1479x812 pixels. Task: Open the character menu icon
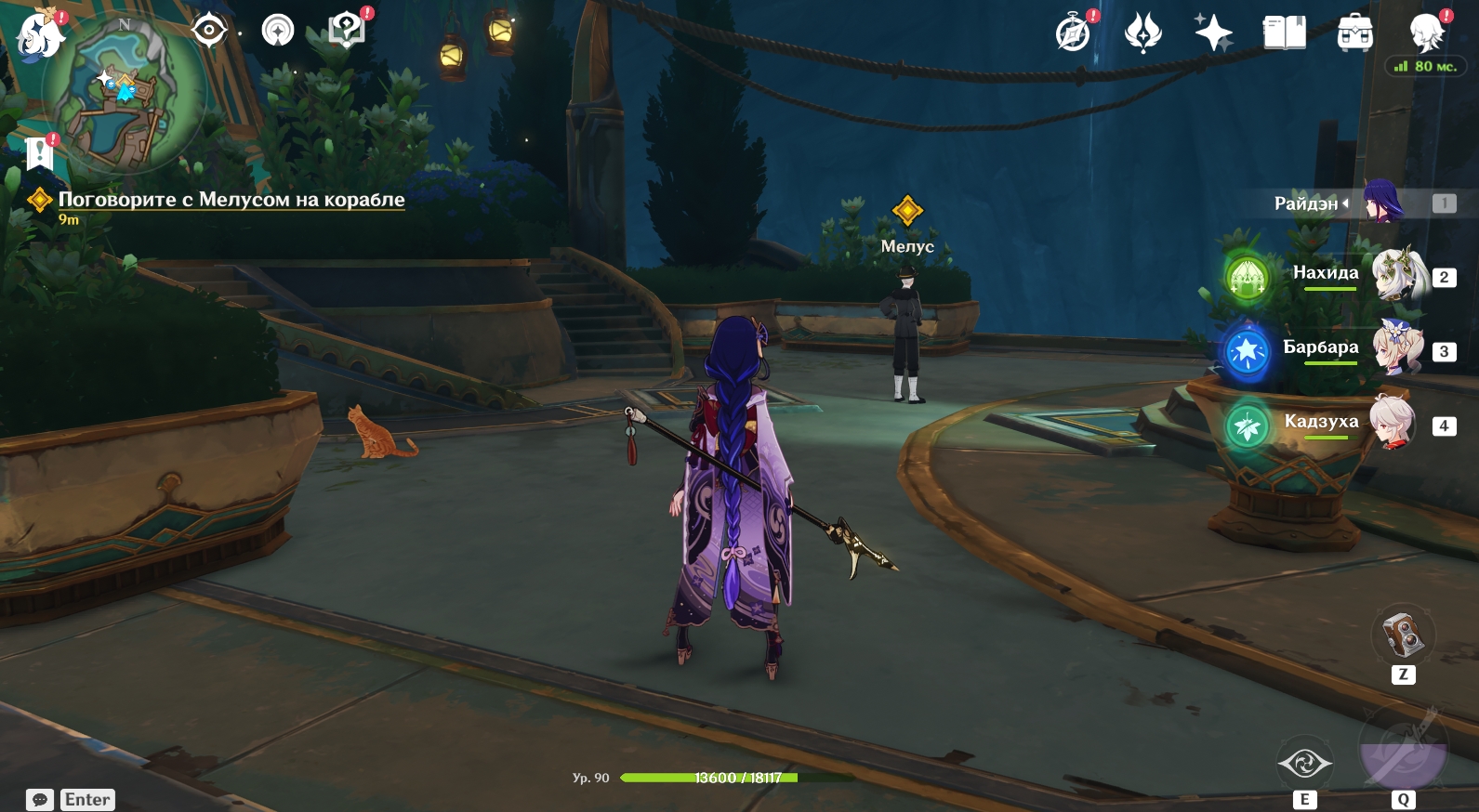tap(1425, 33)
